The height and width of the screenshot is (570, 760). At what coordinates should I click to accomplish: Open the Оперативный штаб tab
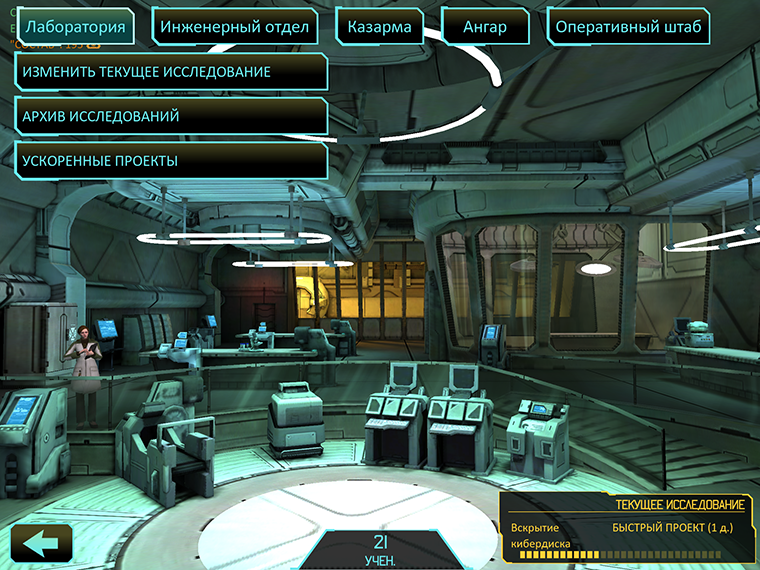(x=630, y=27)
